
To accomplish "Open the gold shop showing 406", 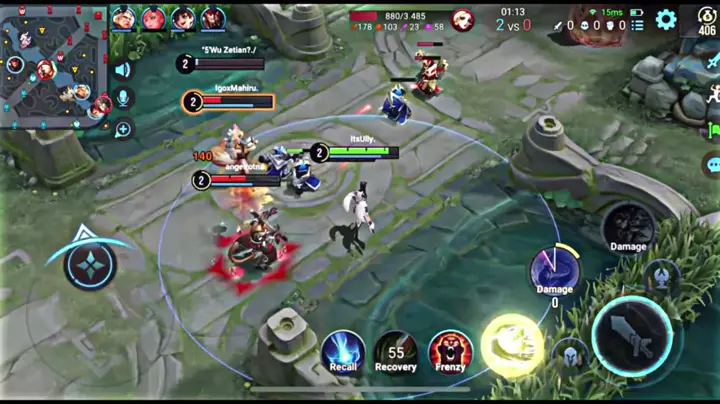I will (706, 20).
